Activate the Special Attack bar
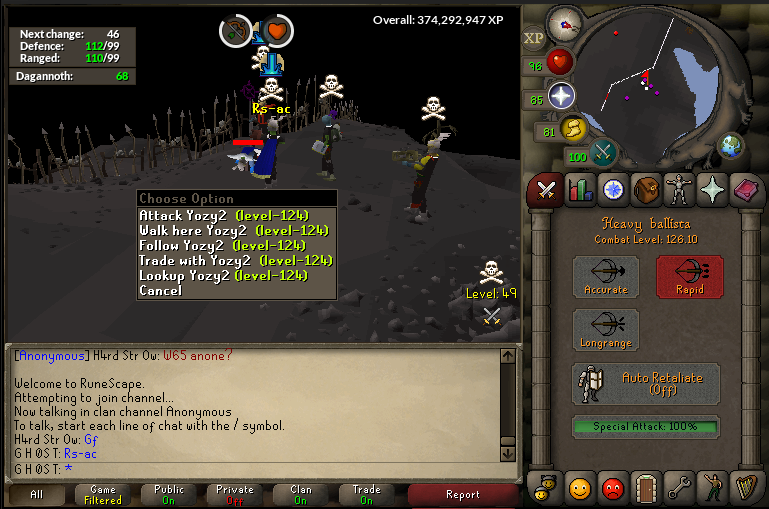The width and height of the screenshot is (769, 509). click(646, 426)
